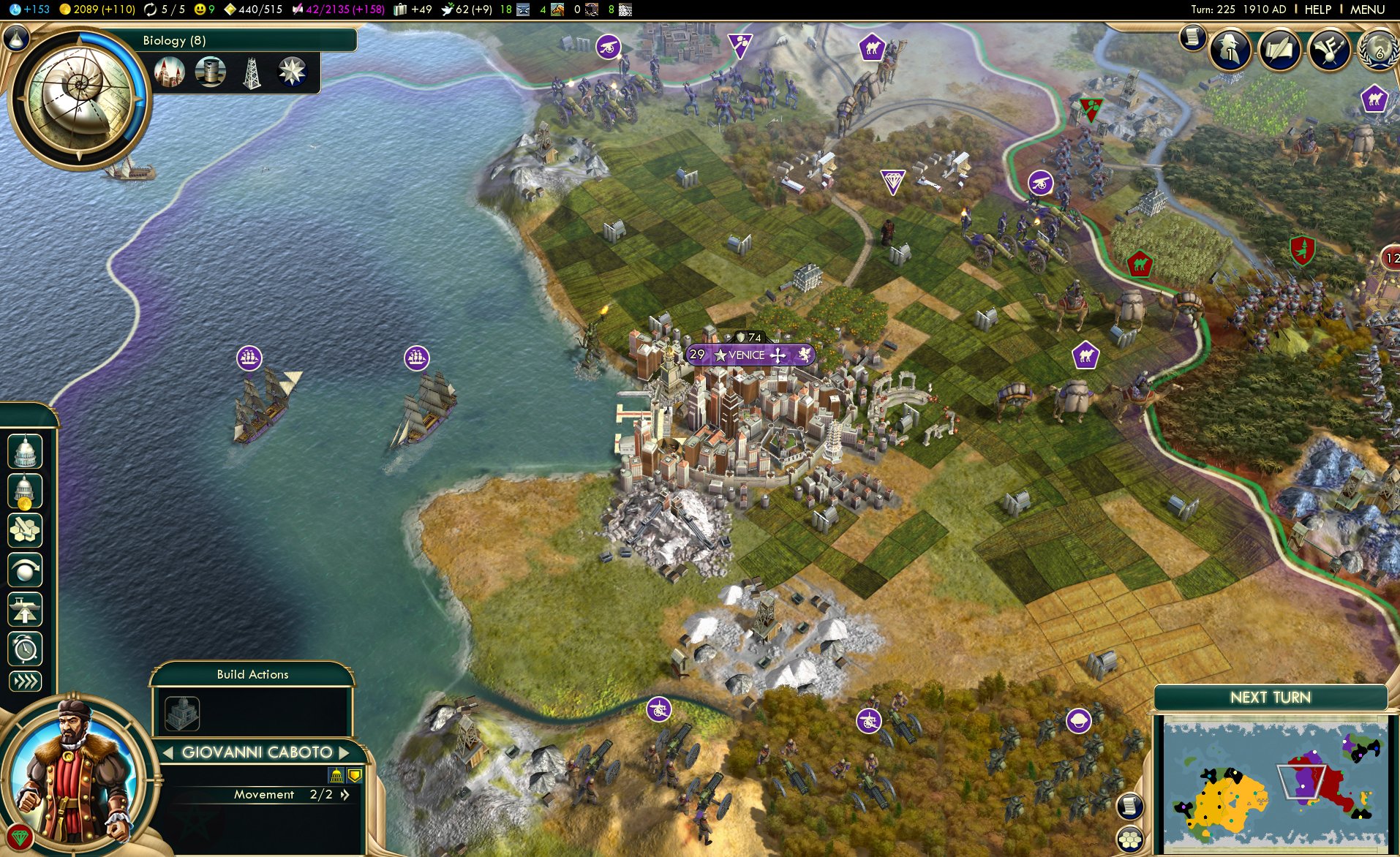
Task: Open the MENU at top right
Action: point(1367,10)
